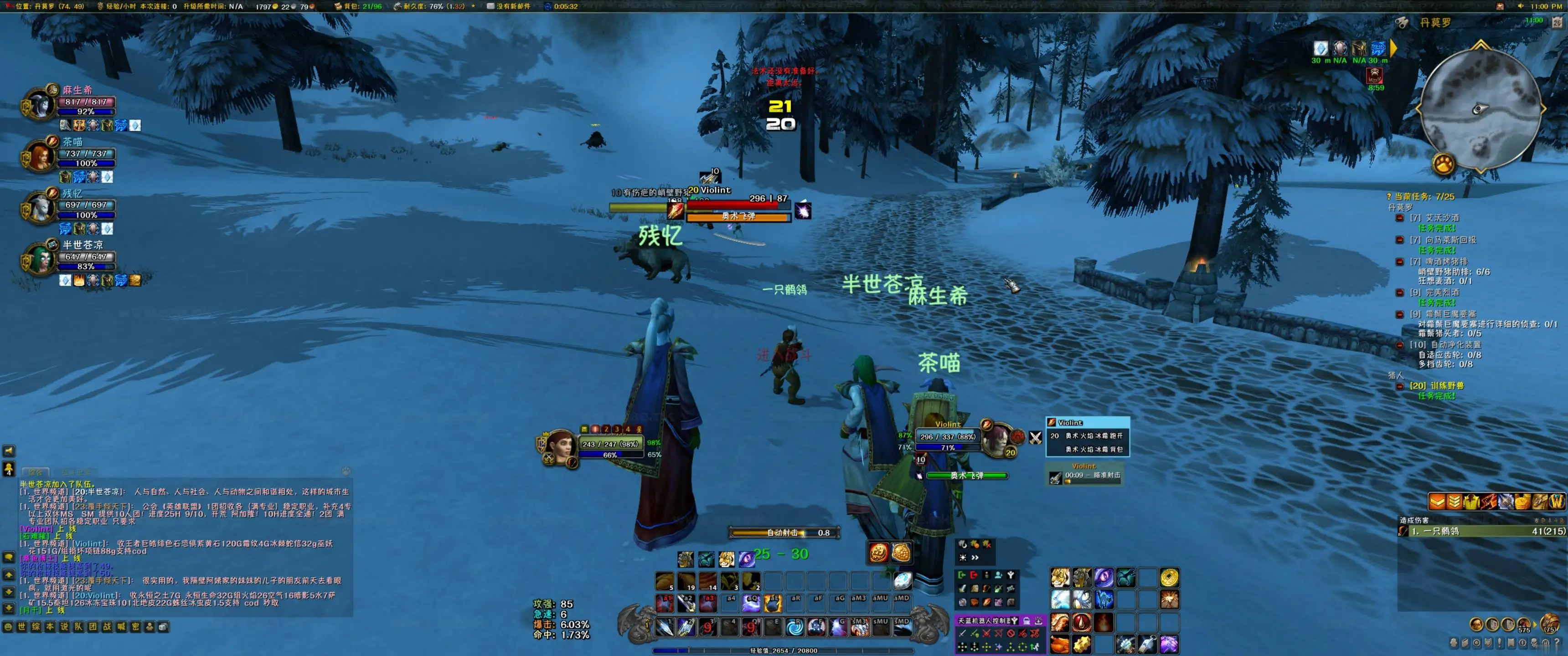Use the action bar ability bound to 1
The height and width of the screenshot is (656, 1568).
(664, 626)
